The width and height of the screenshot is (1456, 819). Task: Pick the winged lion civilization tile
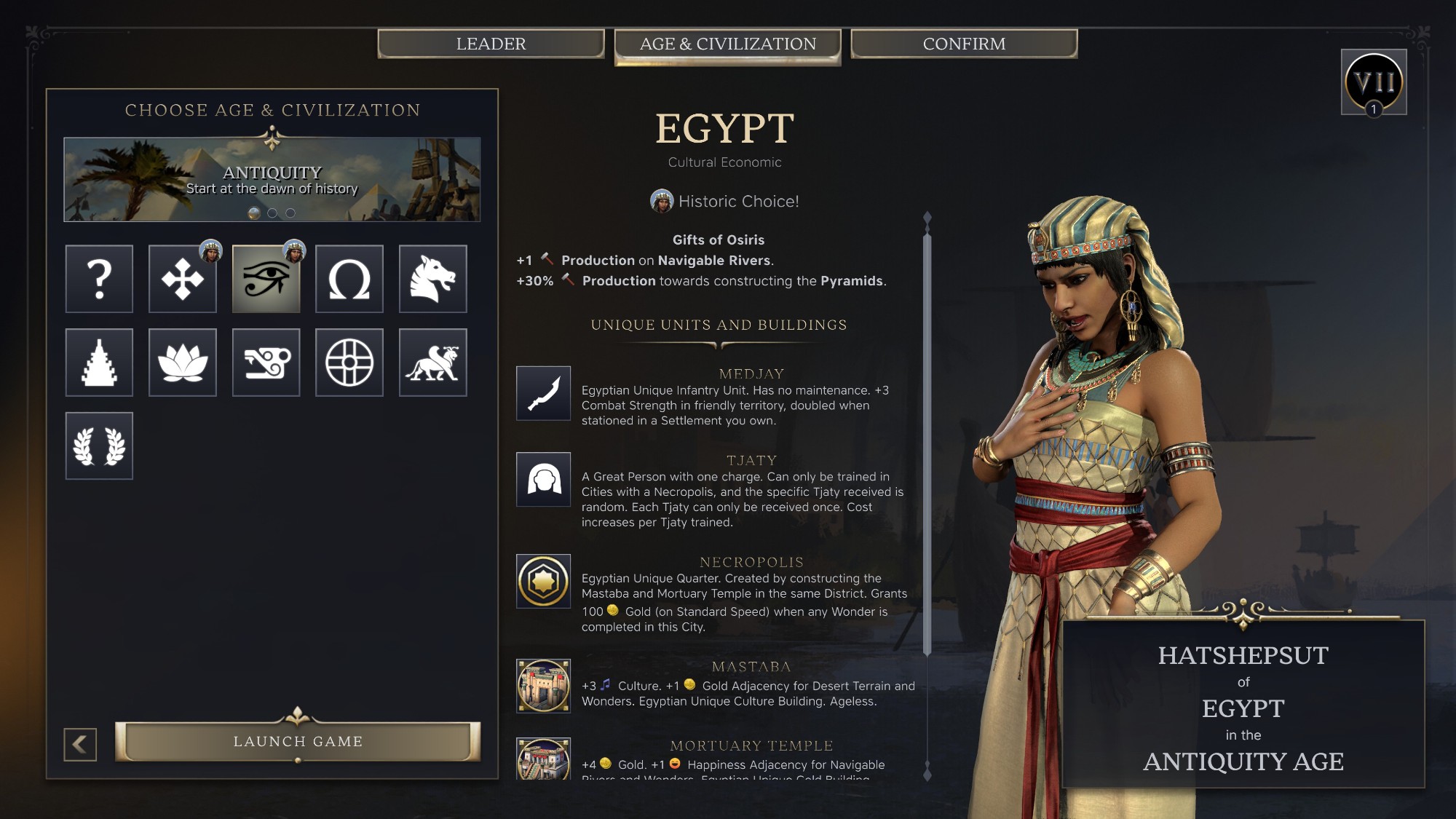432,363
